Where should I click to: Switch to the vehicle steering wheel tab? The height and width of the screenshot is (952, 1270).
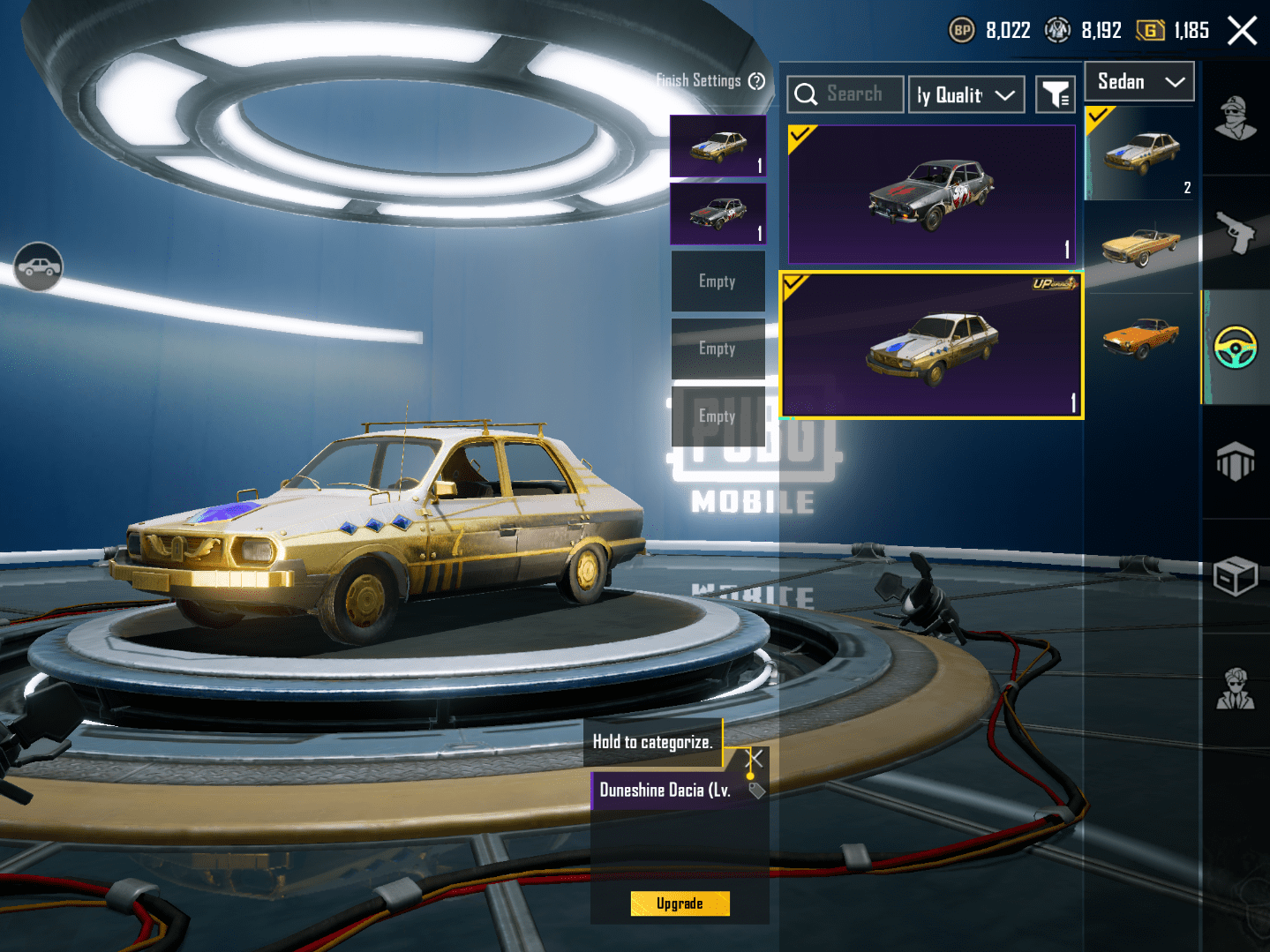(x=1236, y=347)
